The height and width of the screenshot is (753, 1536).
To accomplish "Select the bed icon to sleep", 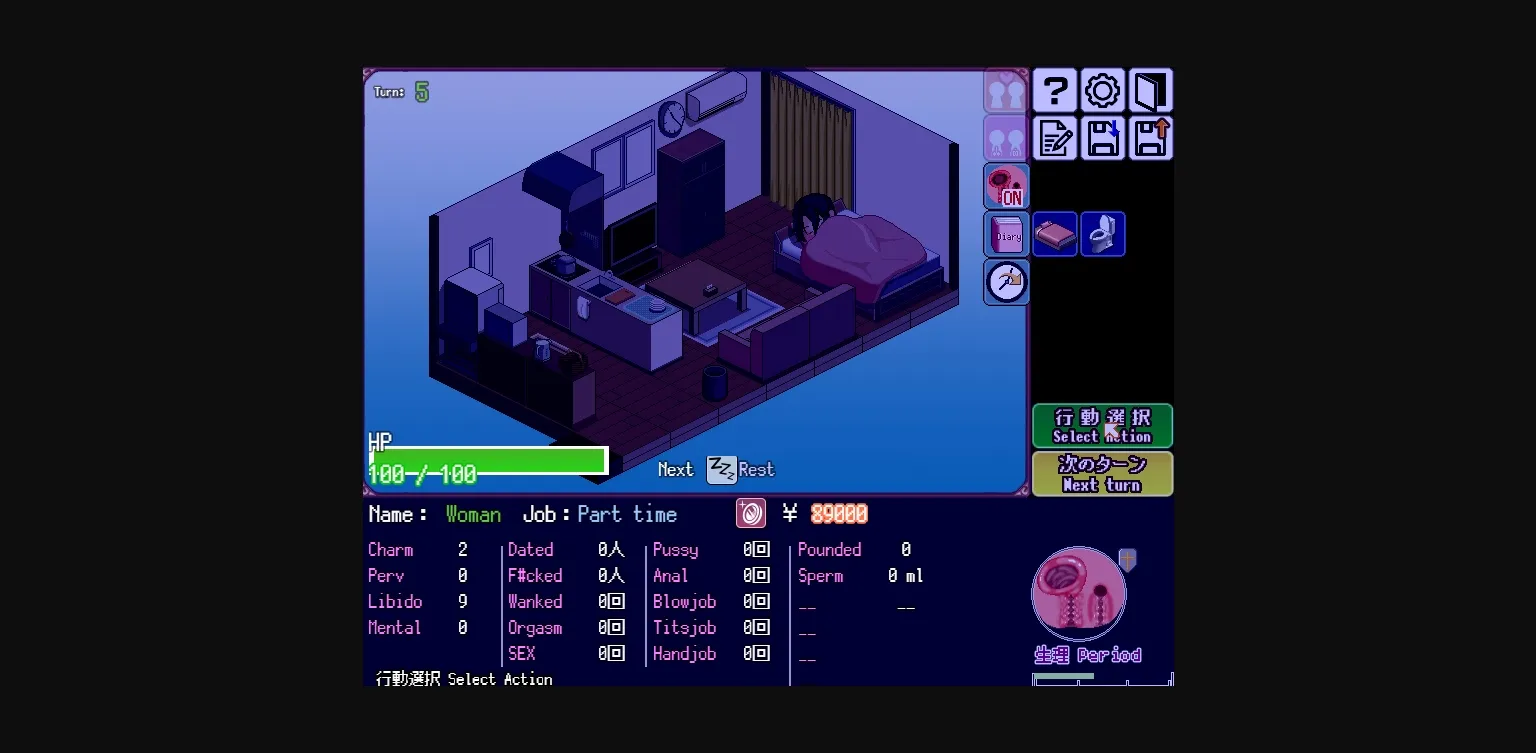I will click(x=1055, y=233).
